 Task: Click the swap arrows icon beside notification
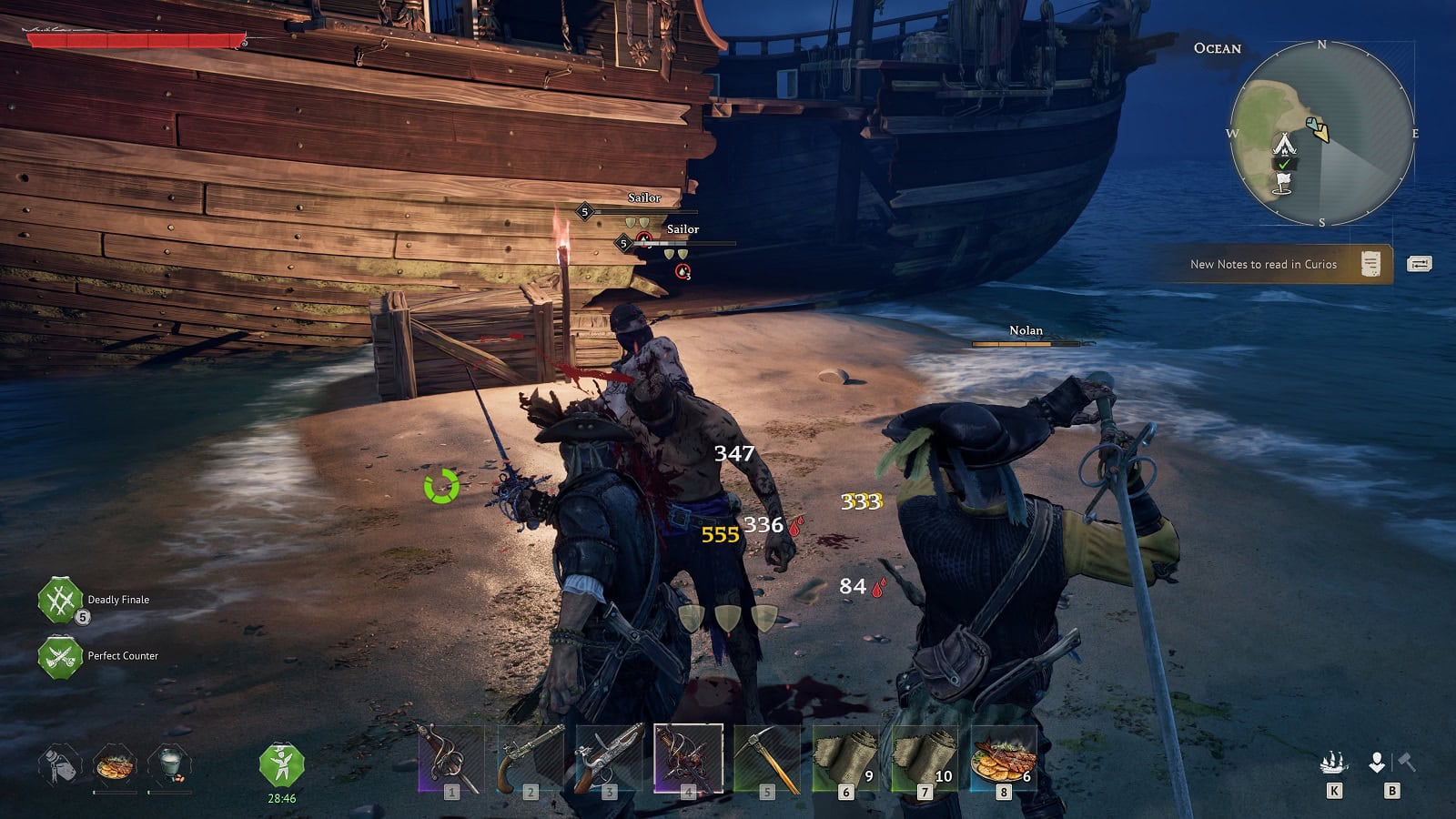tap(1419, 264)
